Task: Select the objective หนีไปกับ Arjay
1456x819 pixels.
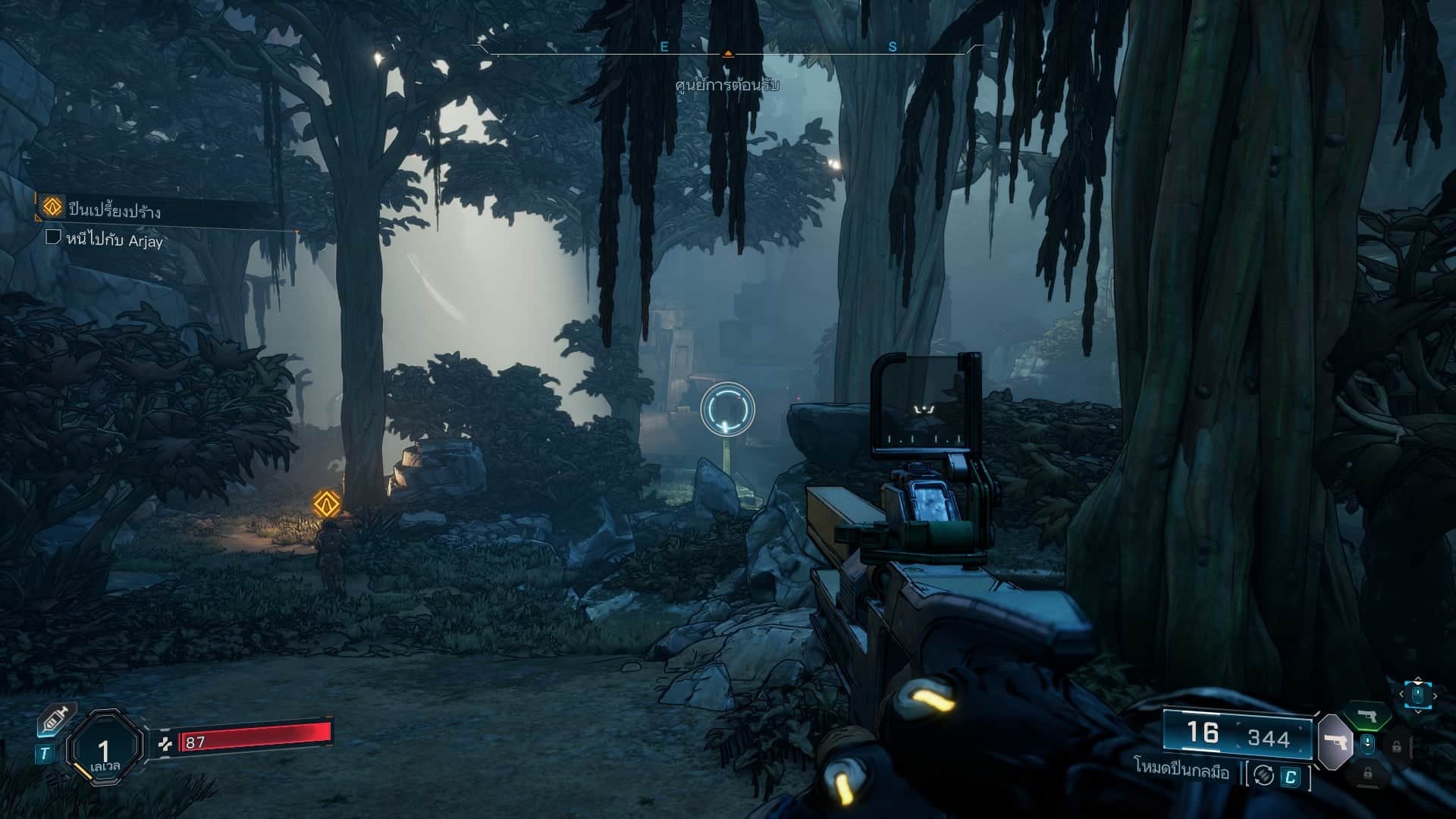Action: [x=115, y=240]
